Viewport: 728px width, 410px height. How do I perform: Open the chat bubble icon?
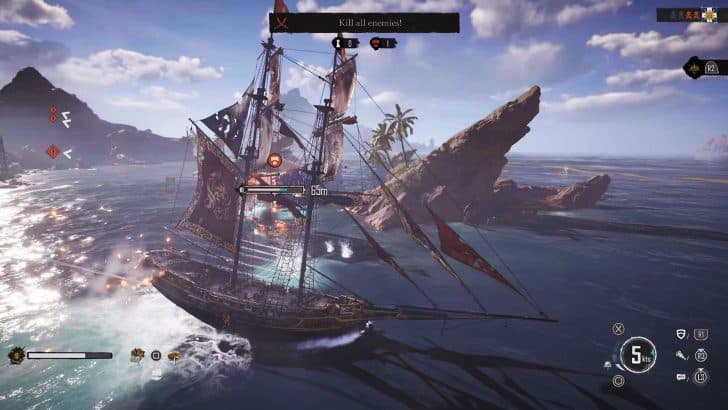[x=680, y=376]
